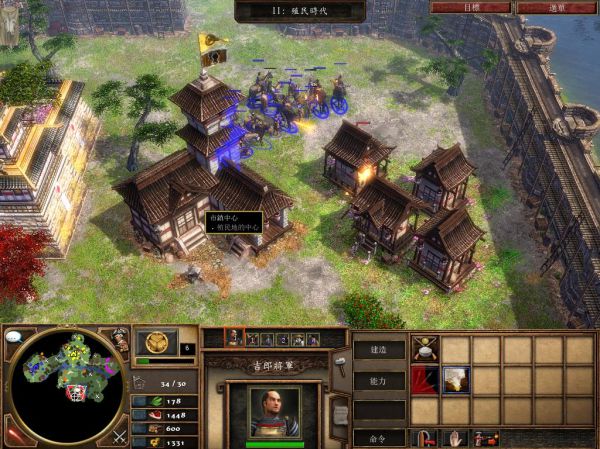Click the stop hand command
The height and width of the screenshot is (449, 600).
pyautogui.click(x=457, y=438)
